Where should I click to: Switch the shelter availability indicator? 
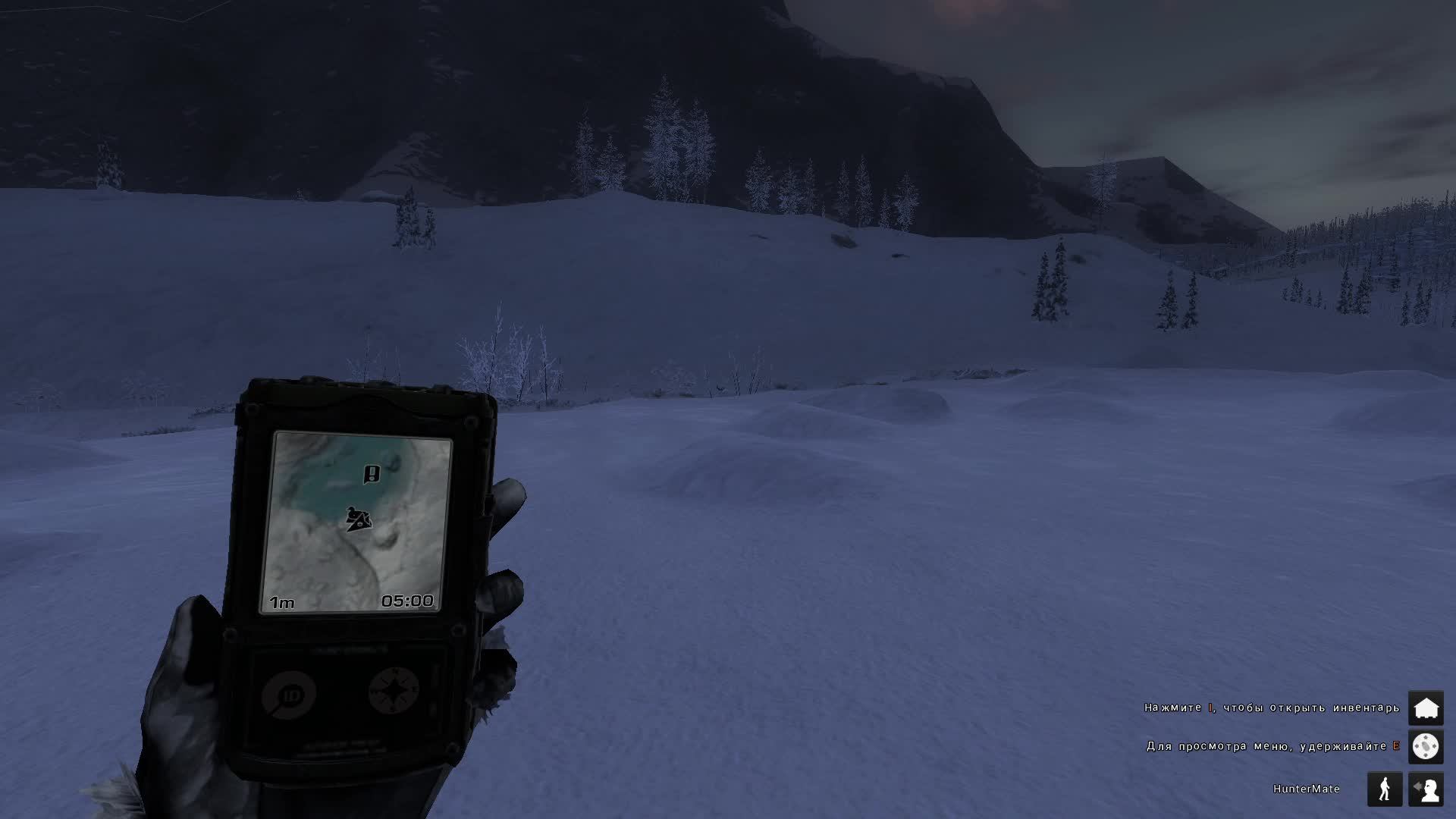click(1428, 706)
